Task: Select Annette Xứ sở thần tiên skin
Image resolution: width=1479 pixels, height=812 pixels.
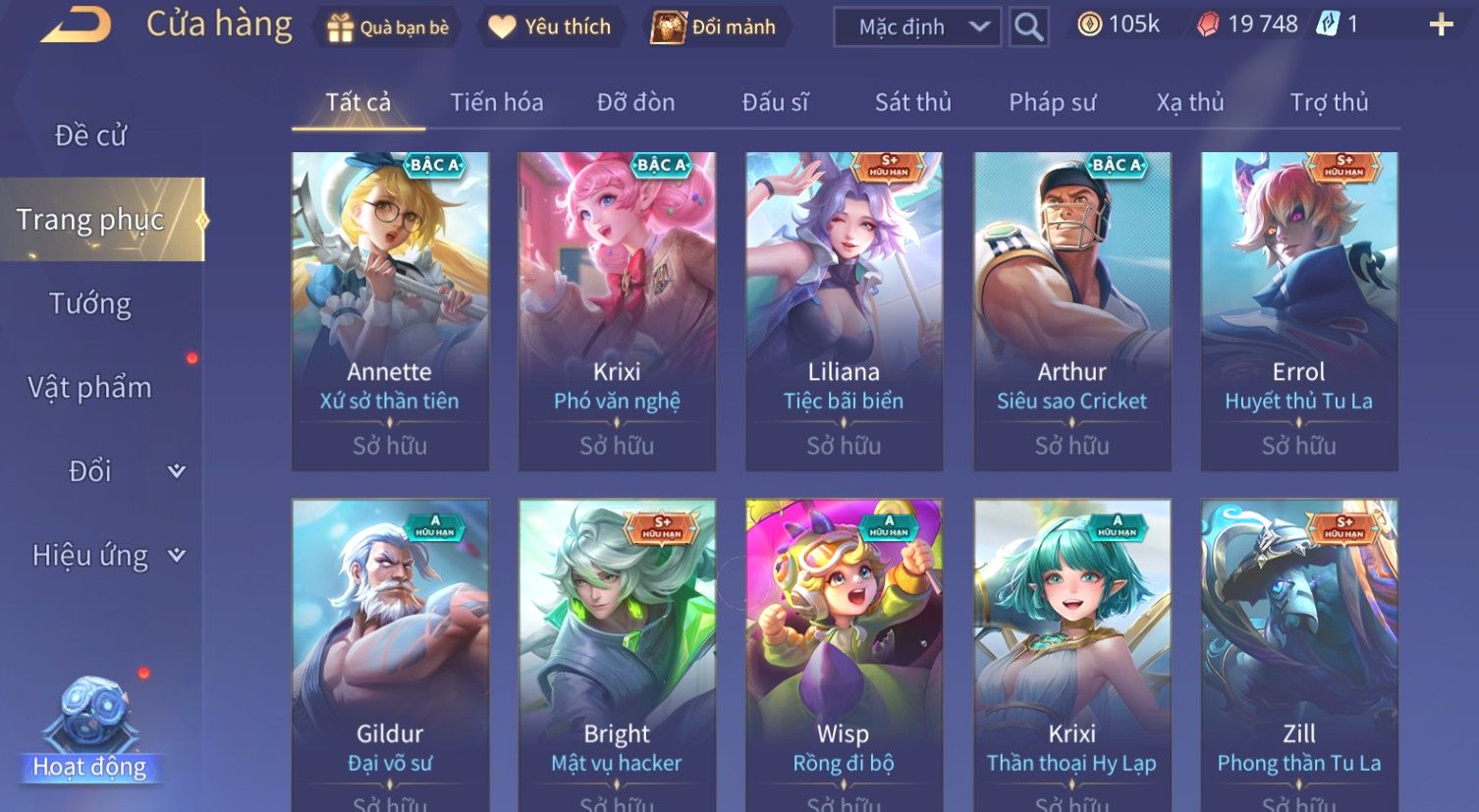Action: 390,310
